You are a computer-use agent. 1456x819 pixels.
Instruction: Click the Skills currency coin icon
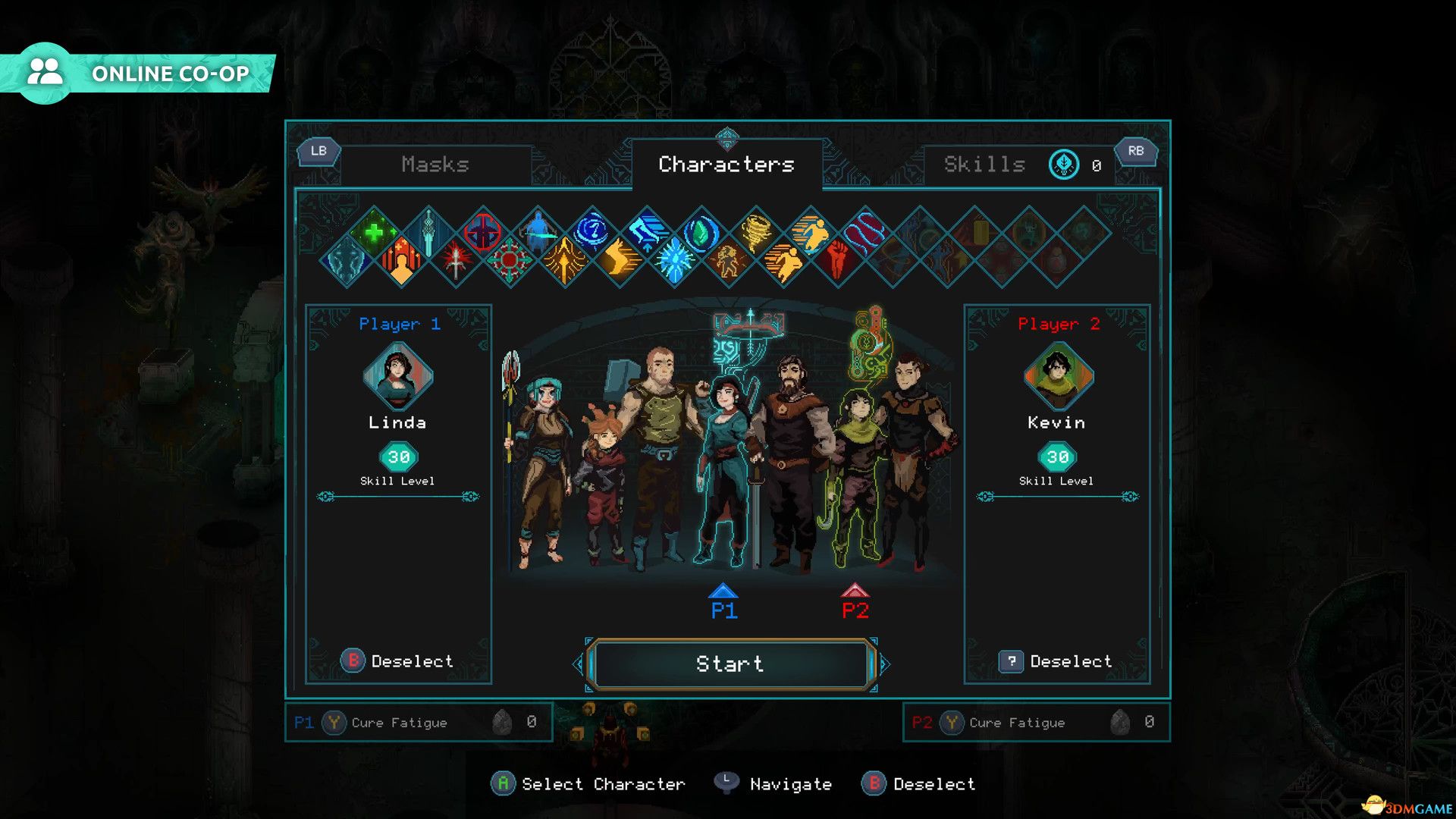1064,165
